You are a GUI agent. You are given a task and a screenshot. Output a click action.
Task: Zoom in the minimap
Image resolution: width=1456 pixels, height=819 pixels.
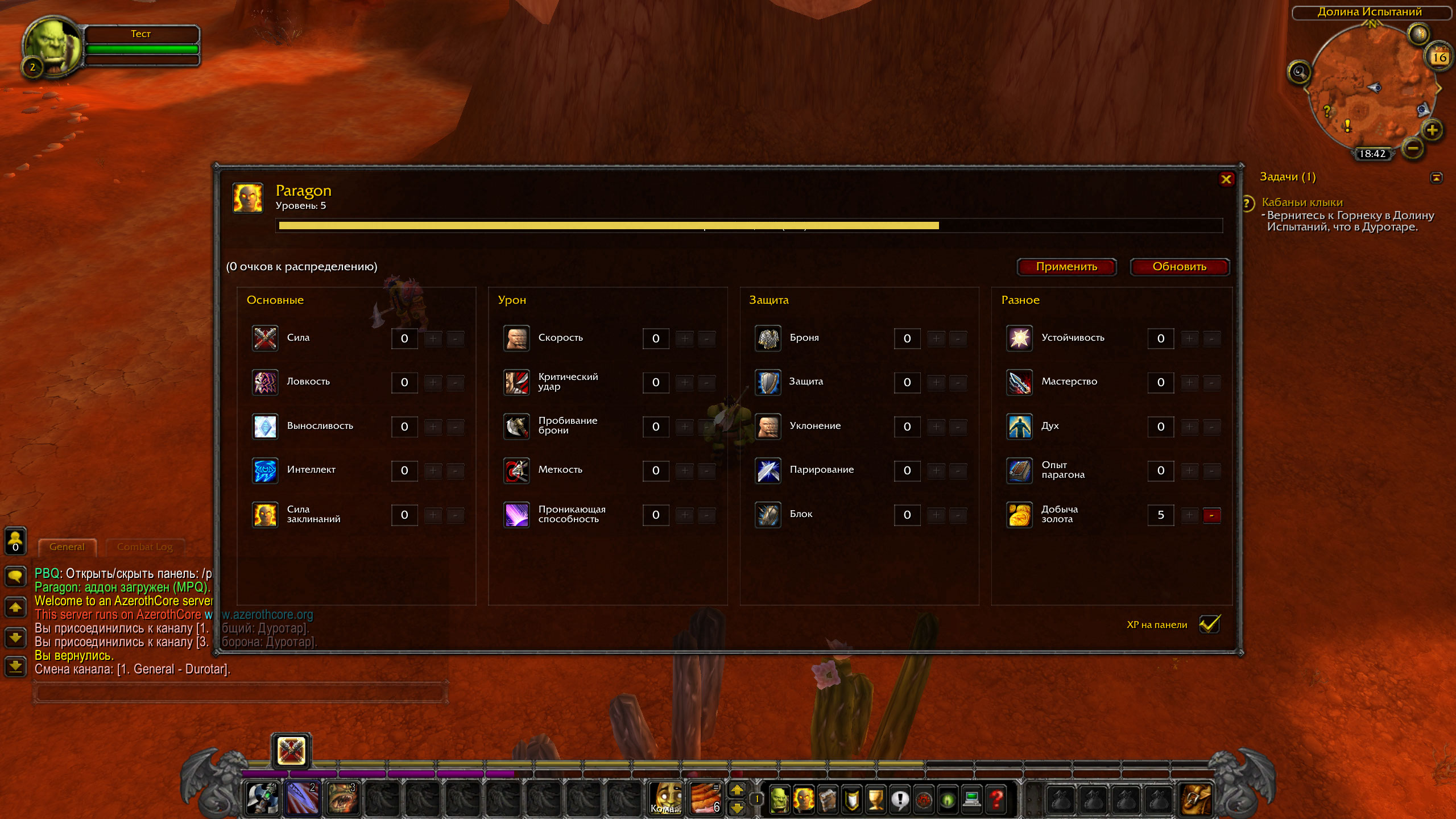point(1432,130)
